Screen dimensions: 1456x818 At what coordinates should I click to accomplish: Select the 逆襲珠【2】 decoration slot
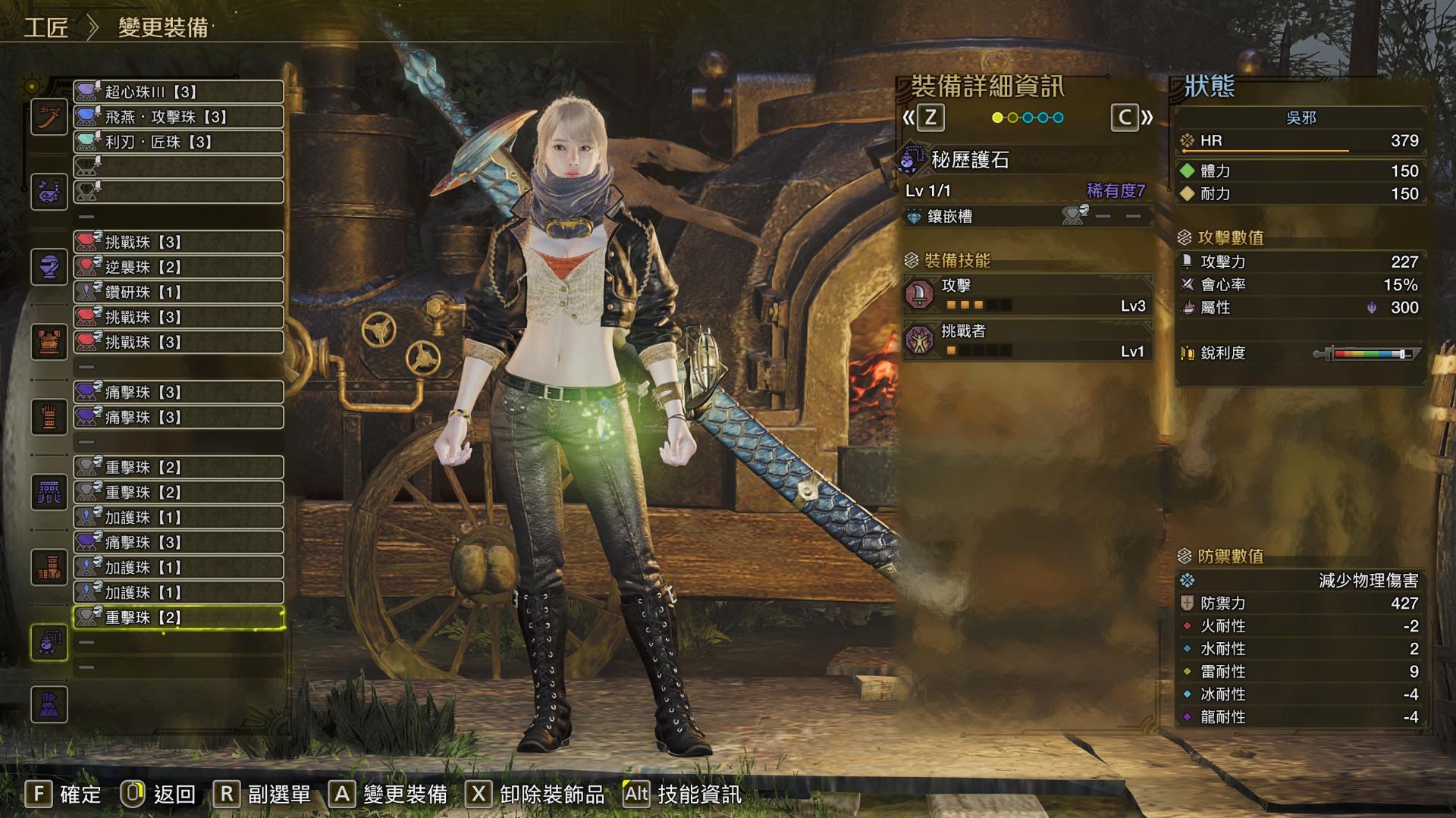[178, 267]
